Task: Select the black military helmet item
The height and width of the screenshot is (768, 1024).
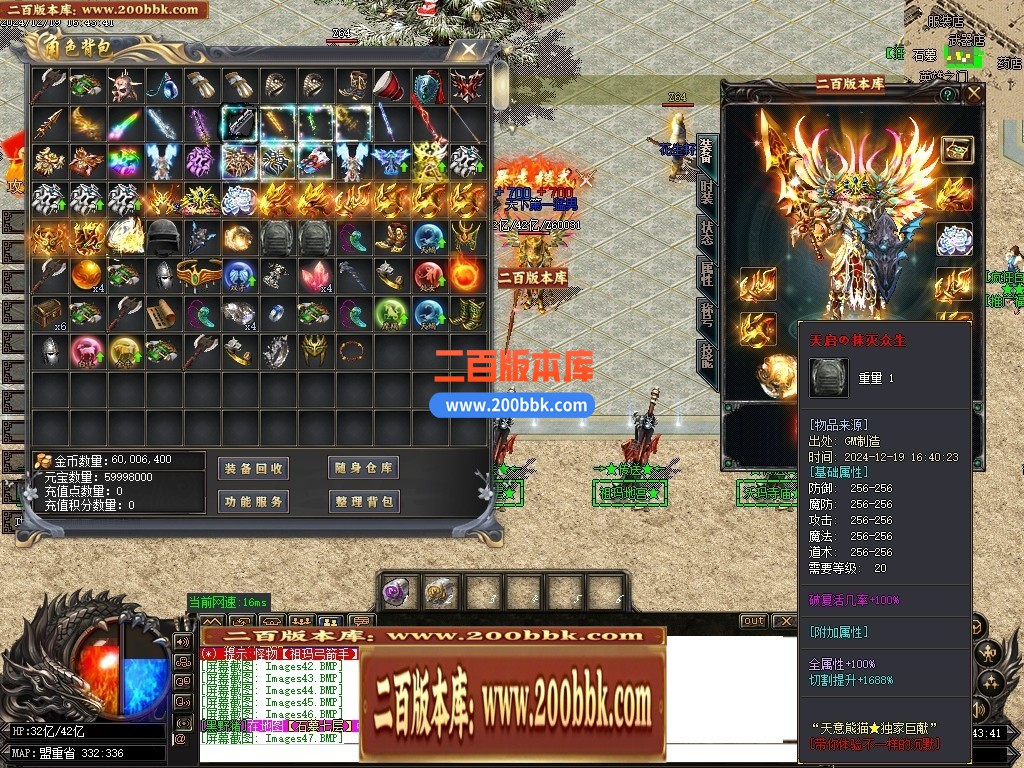Action: (163, 236)
